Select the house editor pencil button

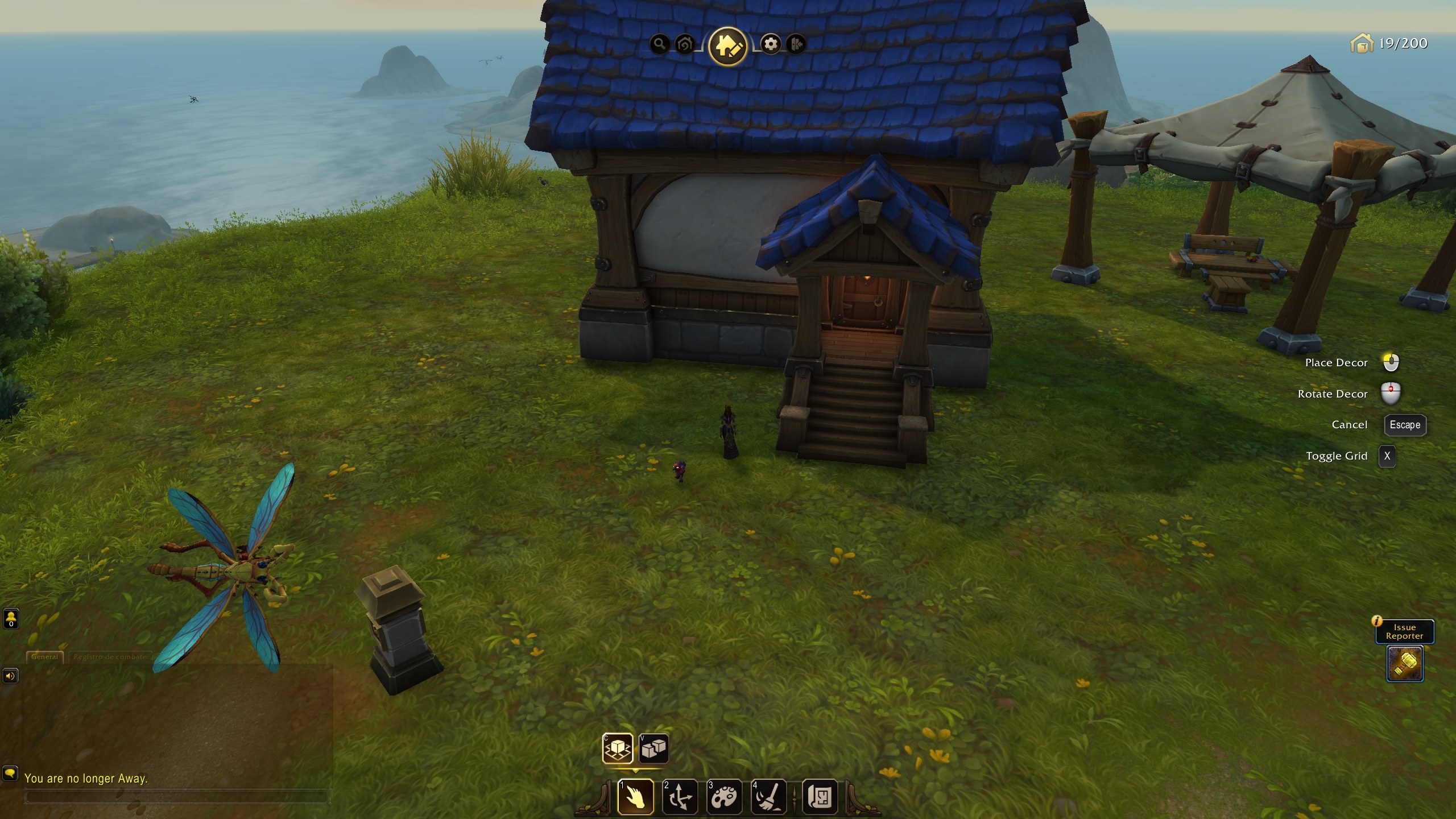click(727, 45)
